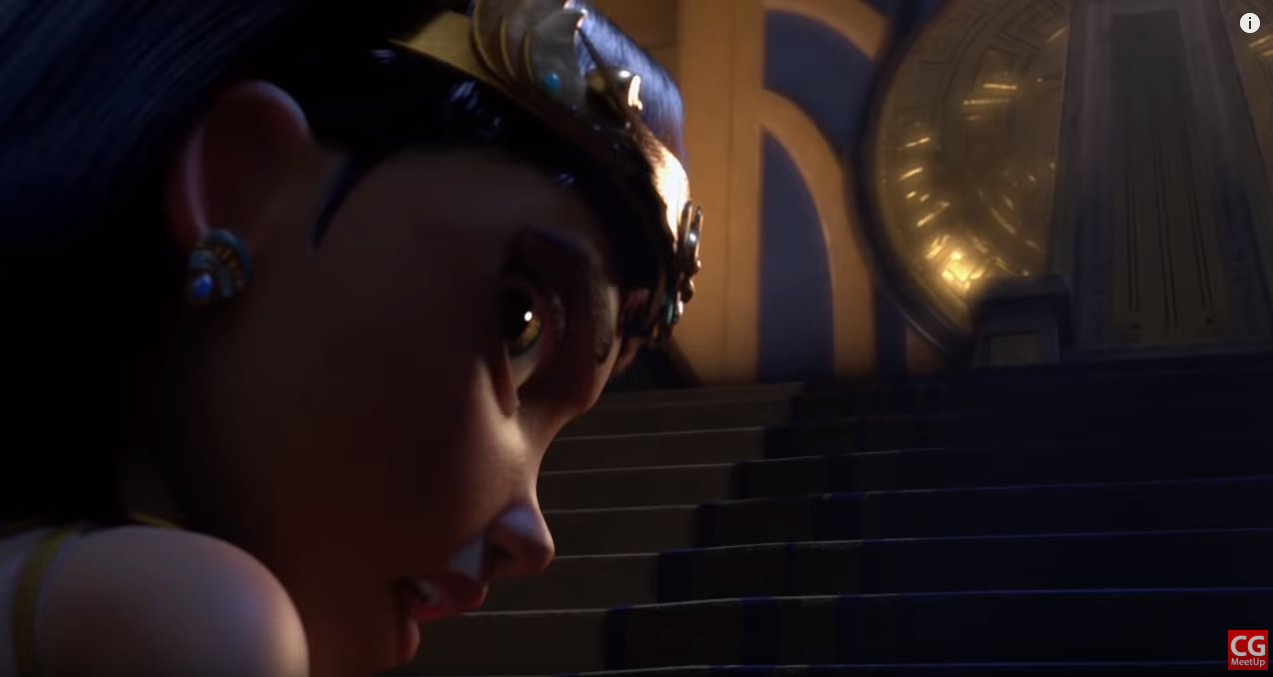This screenshot has width=1273, height=677.
Task: Click the CG MeetUp channel watermark
Action: tap(1247, 649)
